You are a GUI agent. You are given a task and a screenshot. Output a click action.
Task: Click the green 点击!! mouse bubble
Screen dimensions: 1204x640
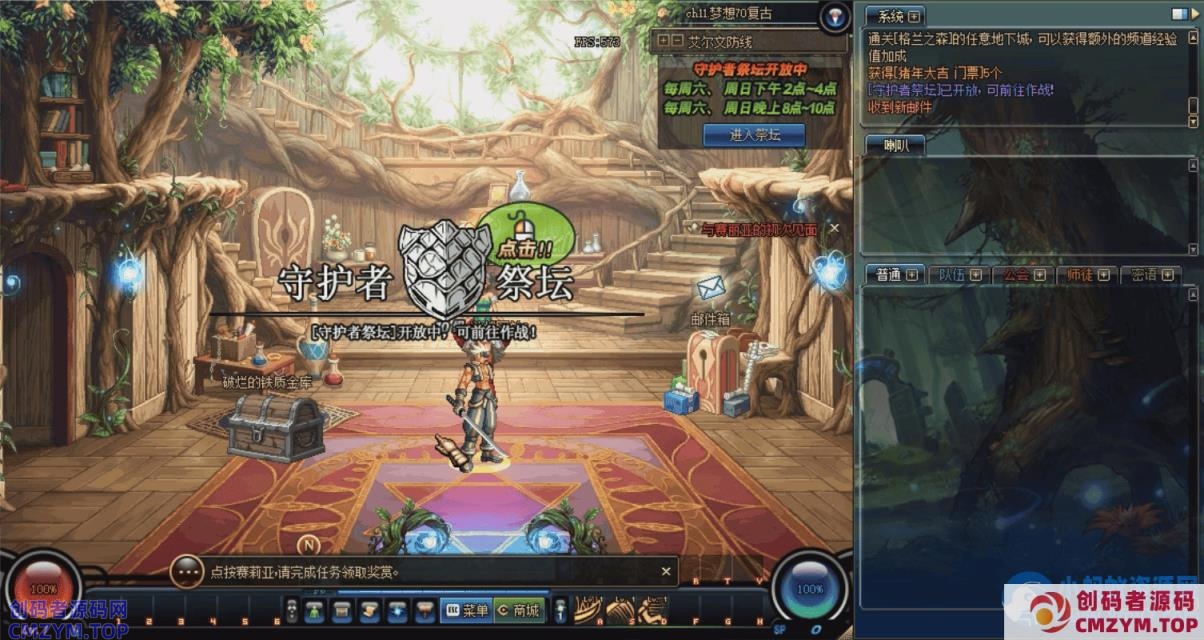(x=525, y=232)
